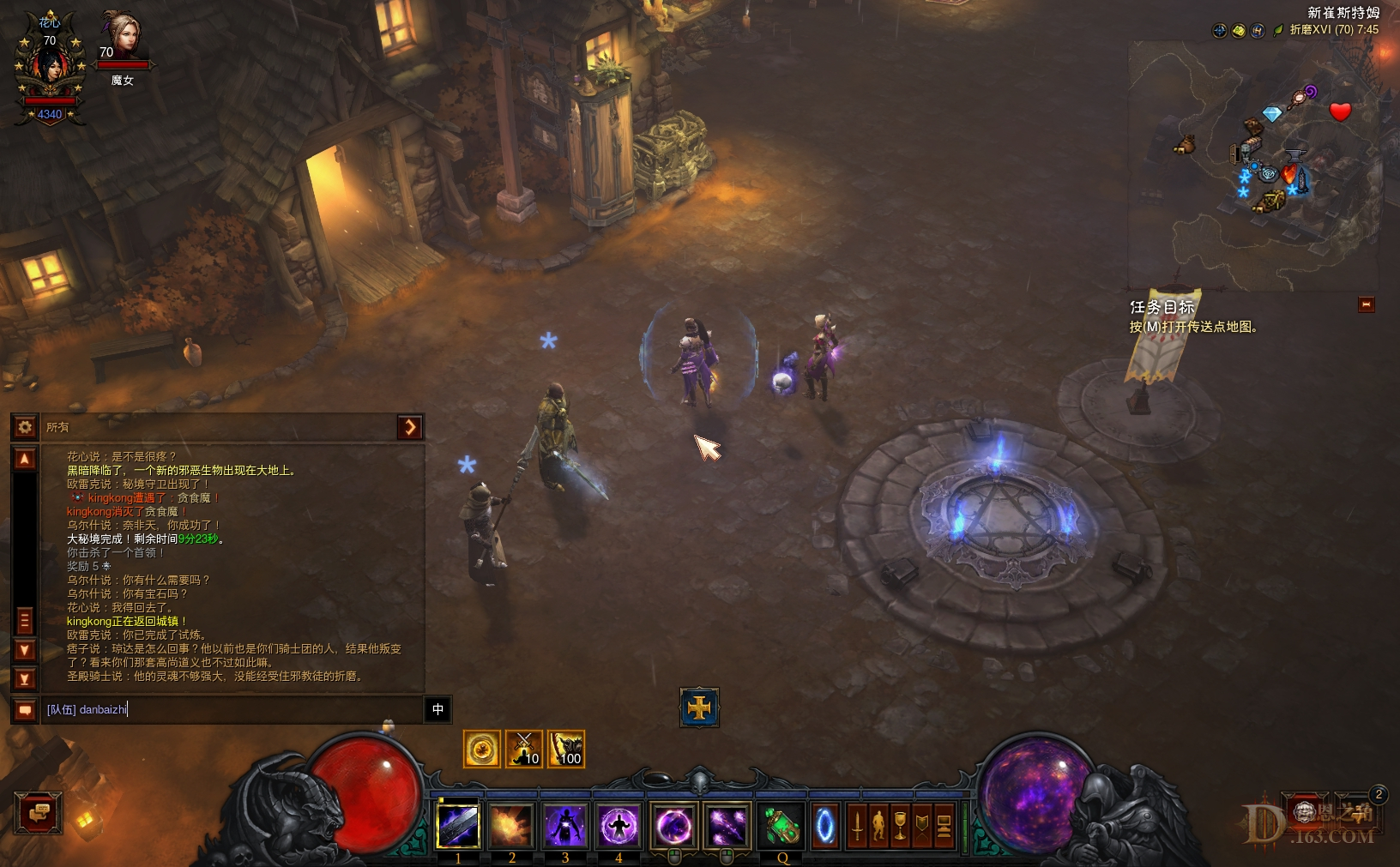Select the sword skill in slot 1
The image size is (1400, 867).
coord(458,825)
